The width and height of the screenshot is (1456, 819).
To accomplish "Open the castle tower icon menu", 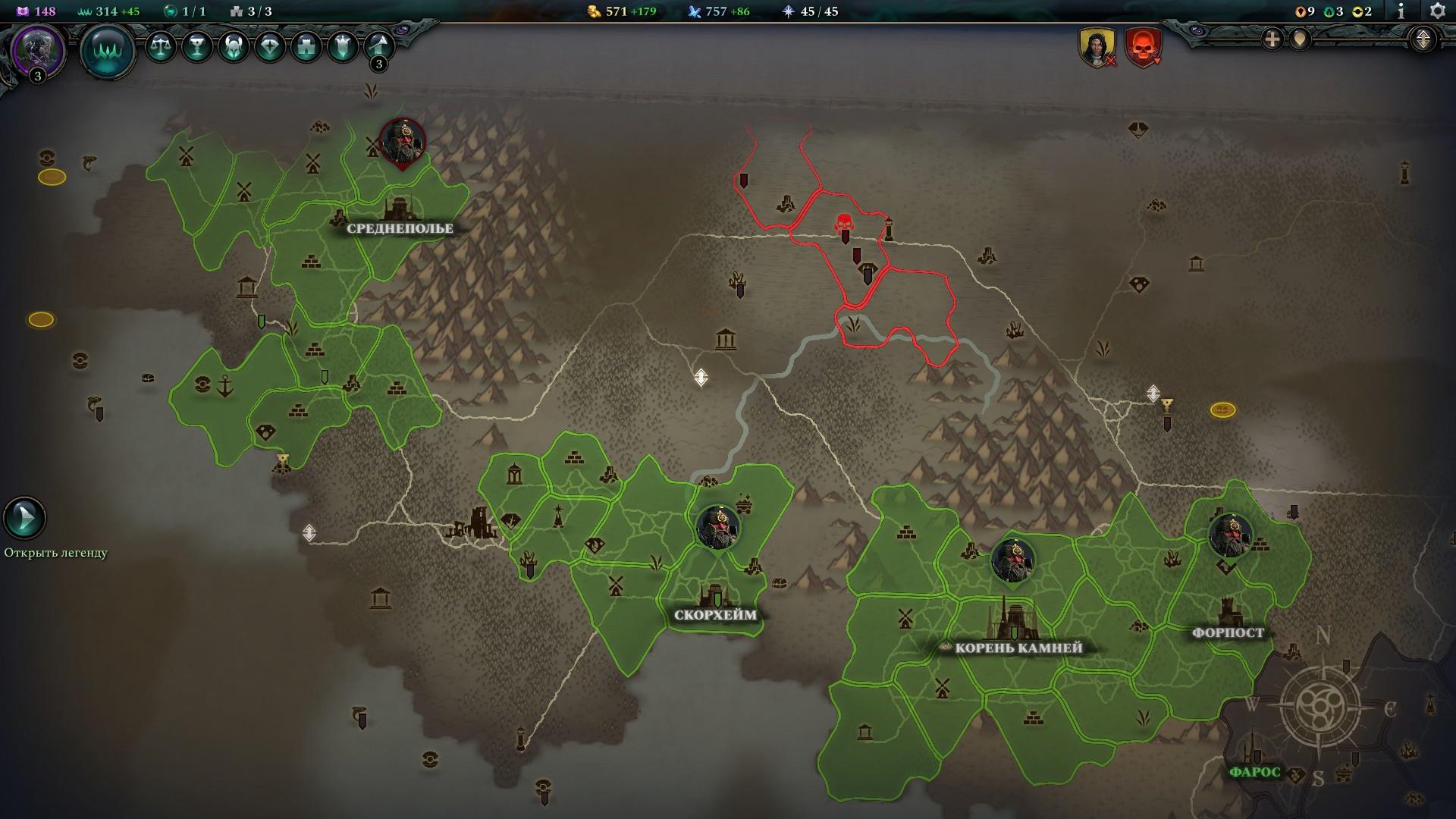I will pyautogui.click(x=306, y=47).
